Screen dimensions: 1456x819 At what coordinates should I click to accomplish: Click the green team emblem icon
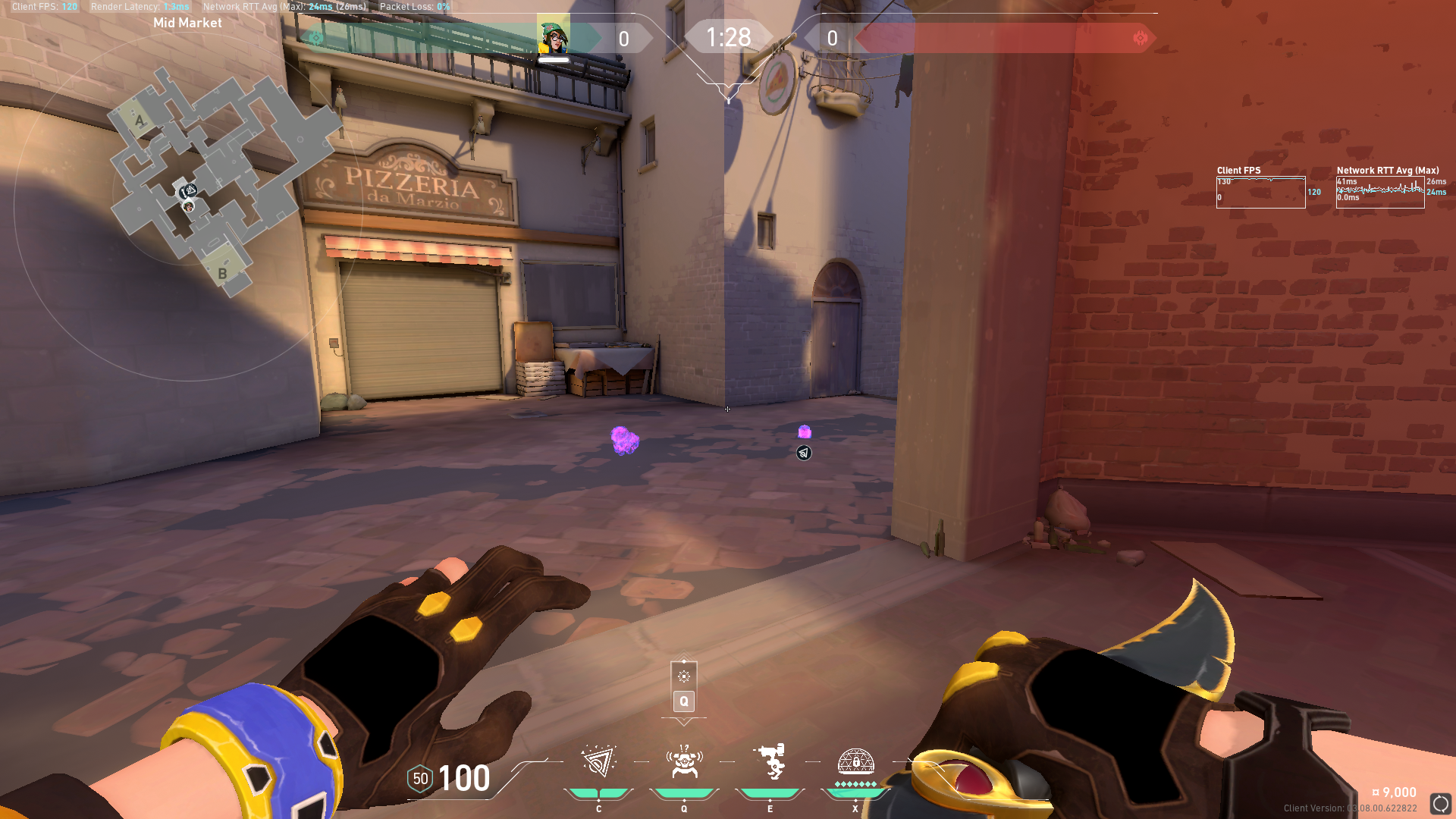click(316, 38)
